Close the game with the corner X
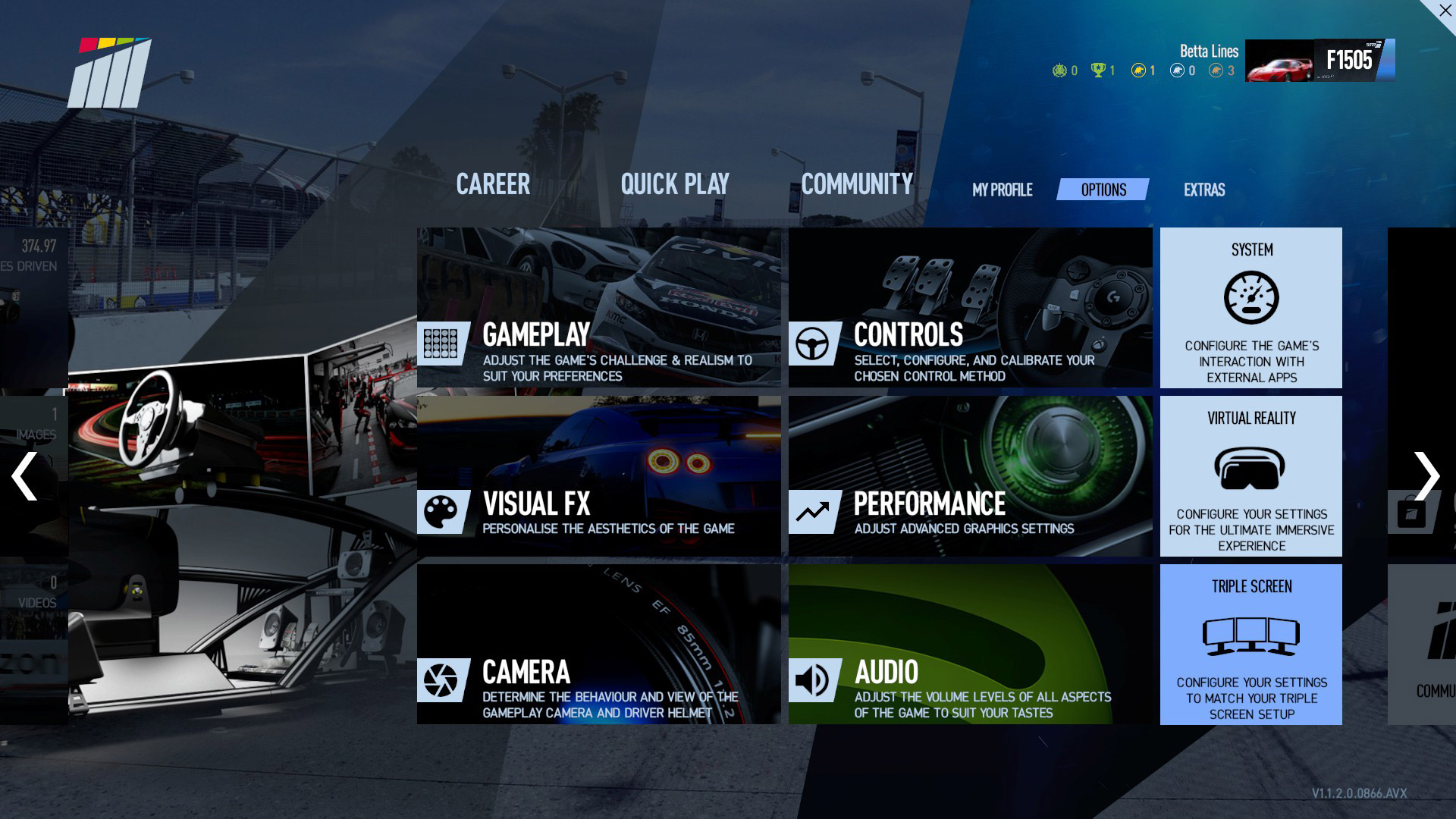This screenshot has height=819, width=1456. click(x=1443, y=11)
